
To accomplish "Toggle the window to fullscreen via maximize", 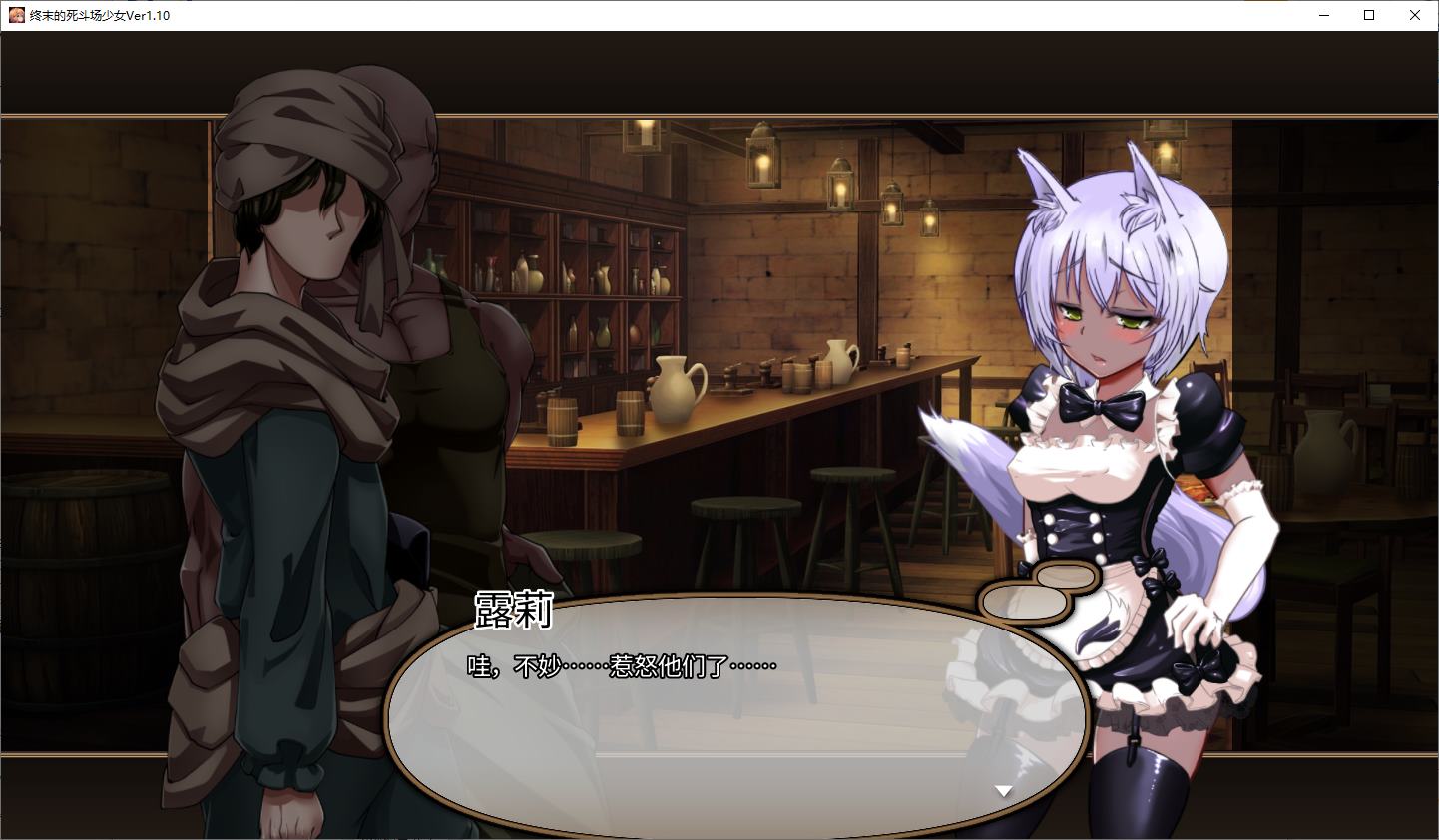I will [1369, 15].
